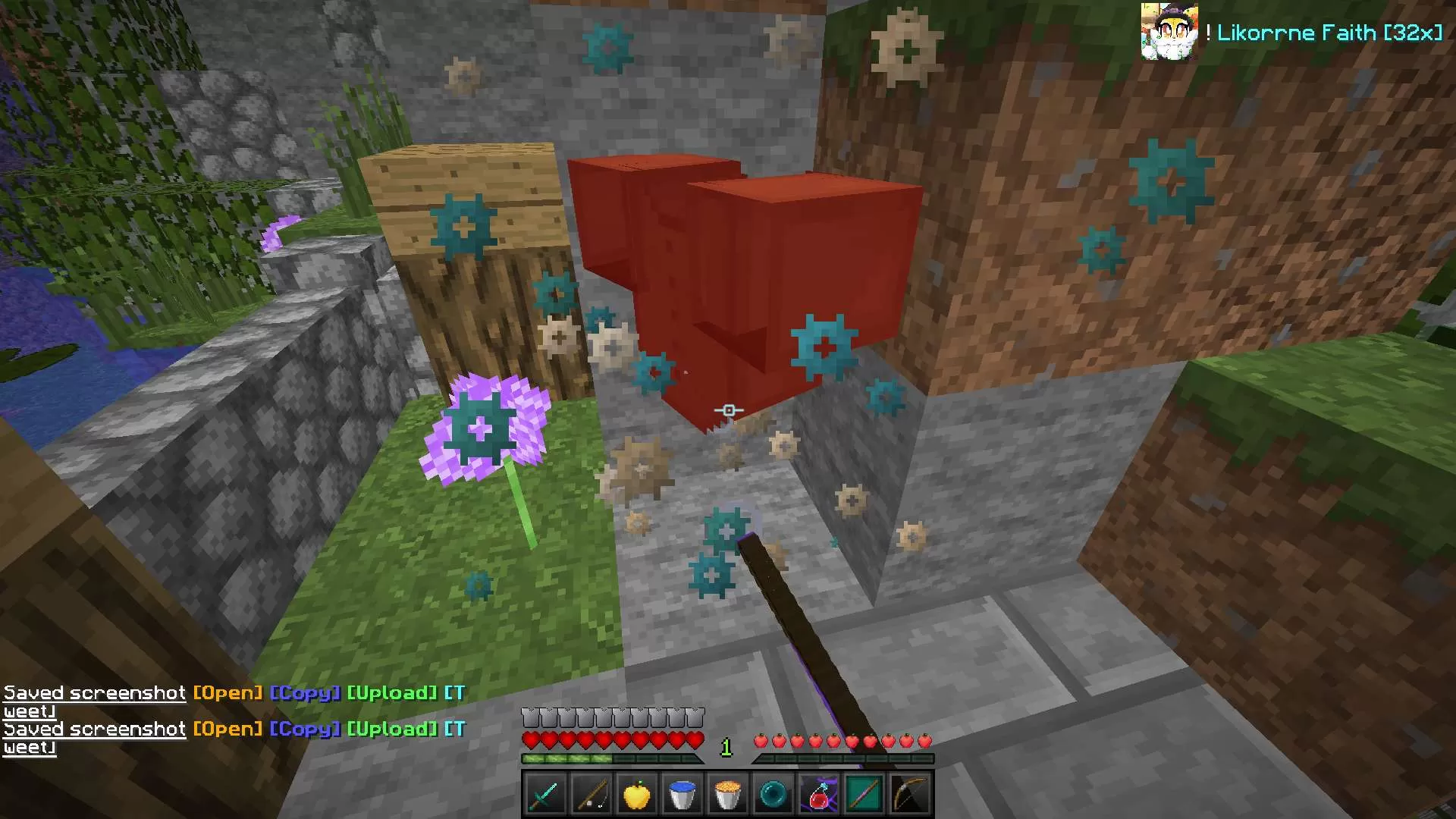Select the diamond sword hotbar slot
The image size is (1456, 819).
click(x=545, y=795)
